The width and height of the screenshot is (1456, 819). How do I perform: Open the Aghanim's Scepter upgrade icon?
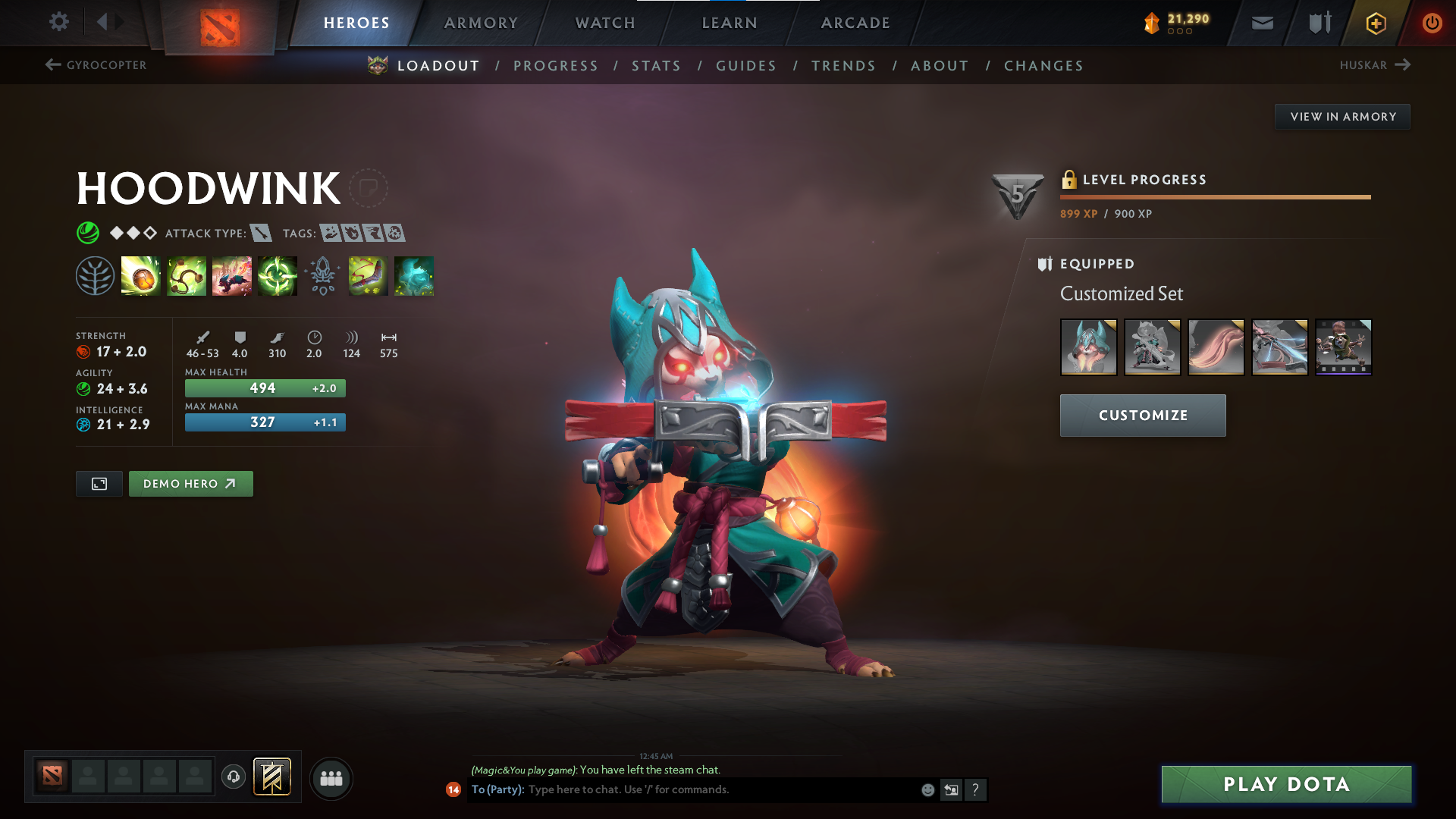[x=322, y=276]
